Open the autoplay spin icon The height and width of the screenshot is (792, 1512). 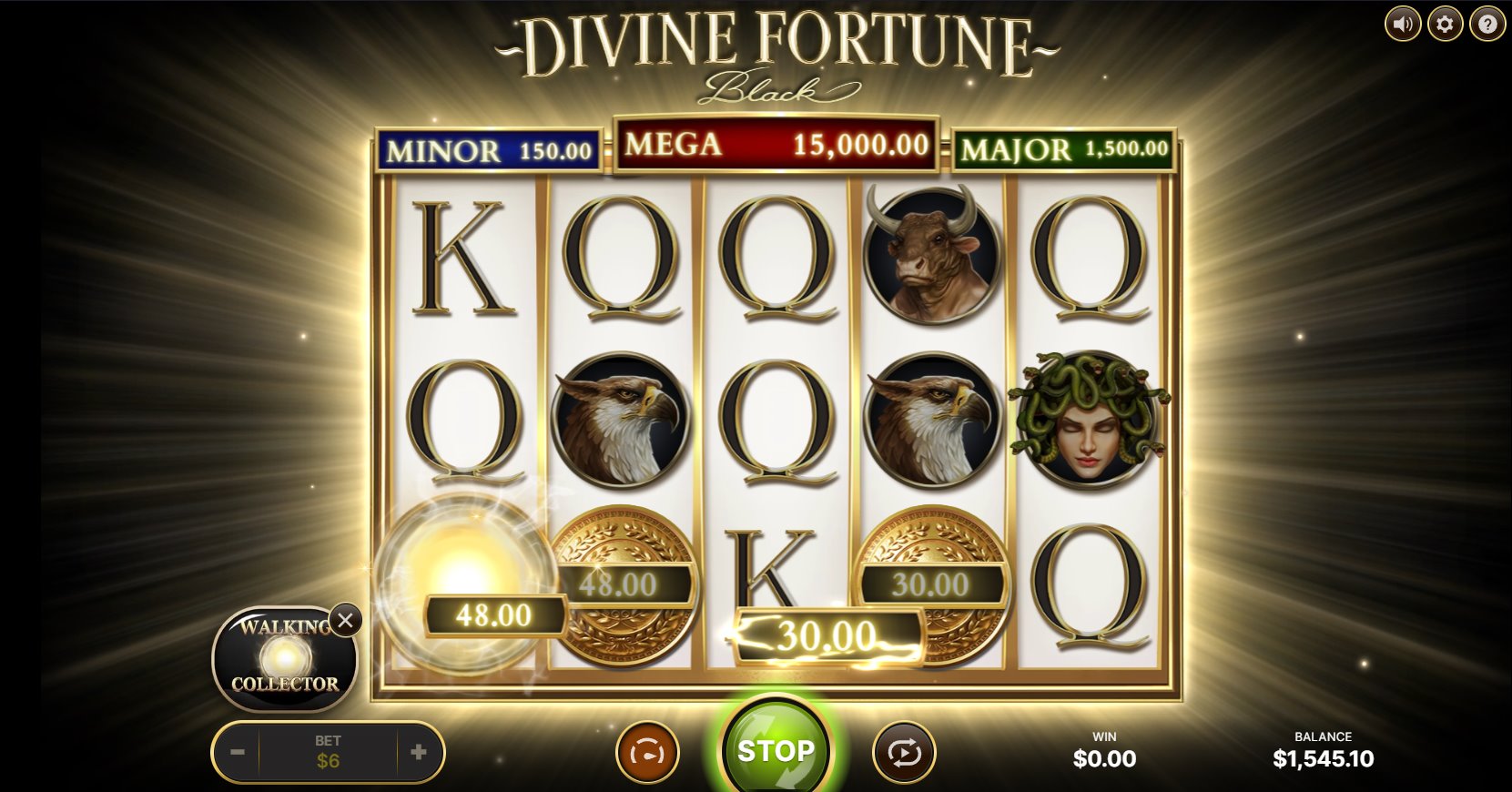[x=903, y=752]
